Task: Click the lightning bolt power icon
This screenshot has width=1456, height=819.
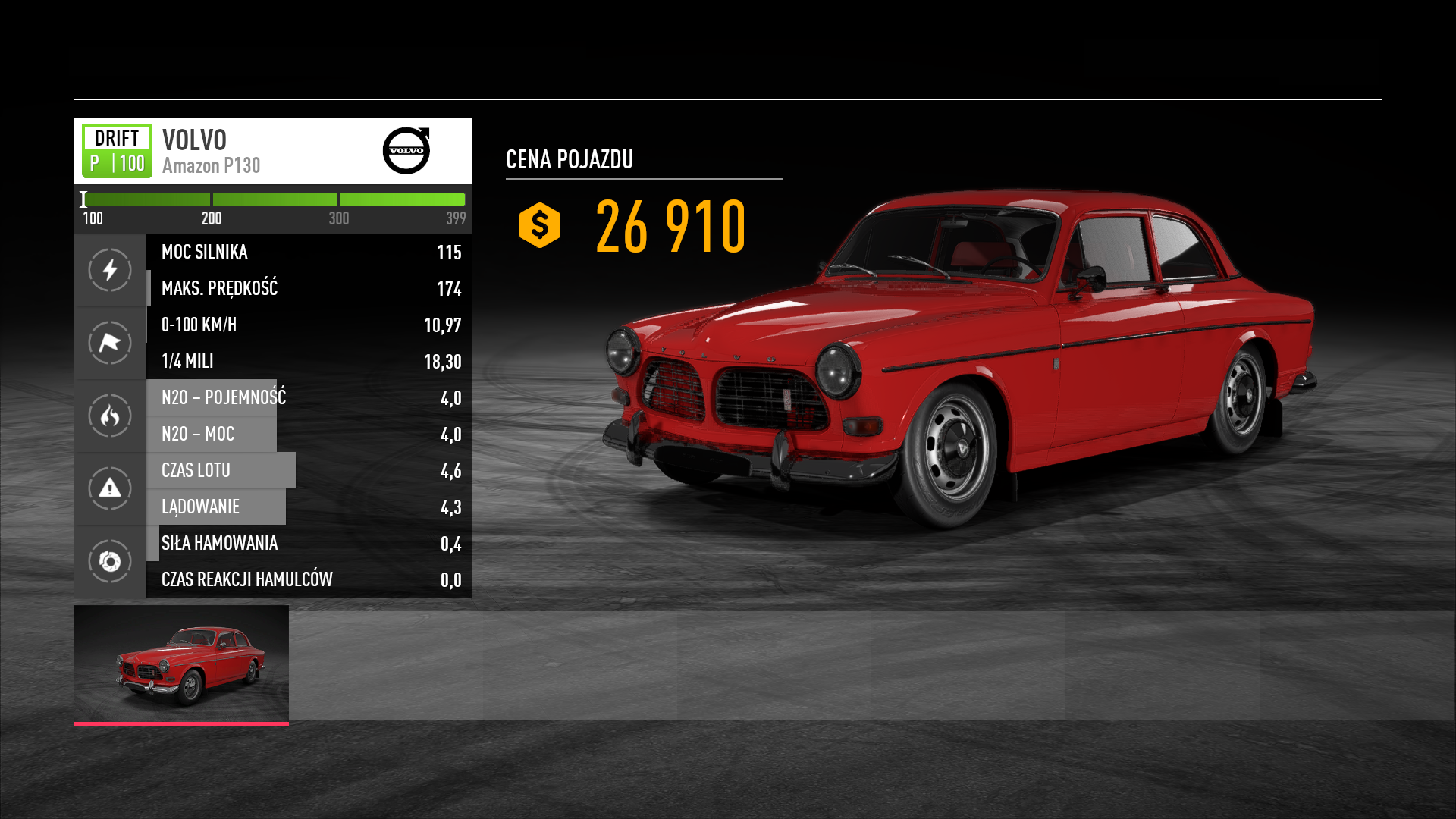Action: (110, 270)
